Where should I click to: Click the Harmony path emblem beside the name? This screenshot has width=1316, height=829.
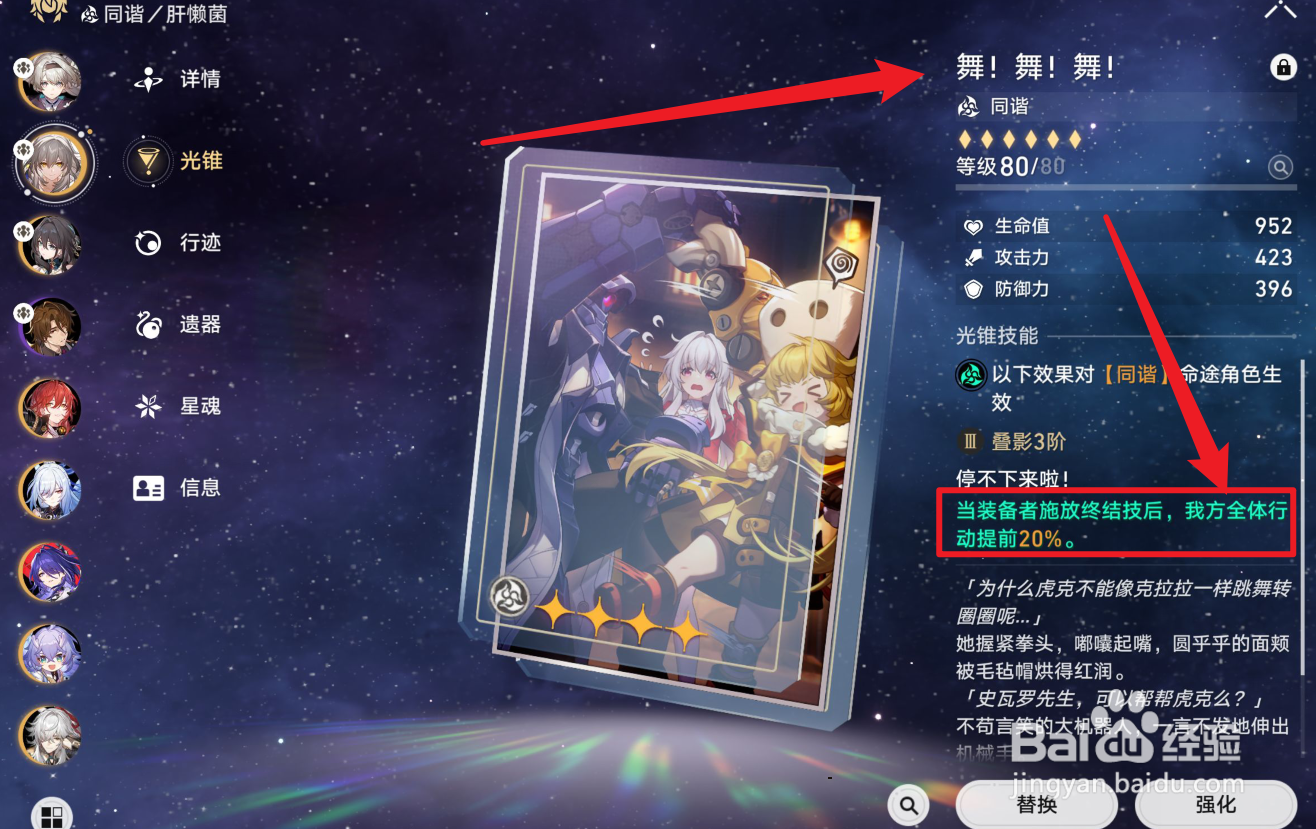[x=966, y=106]
